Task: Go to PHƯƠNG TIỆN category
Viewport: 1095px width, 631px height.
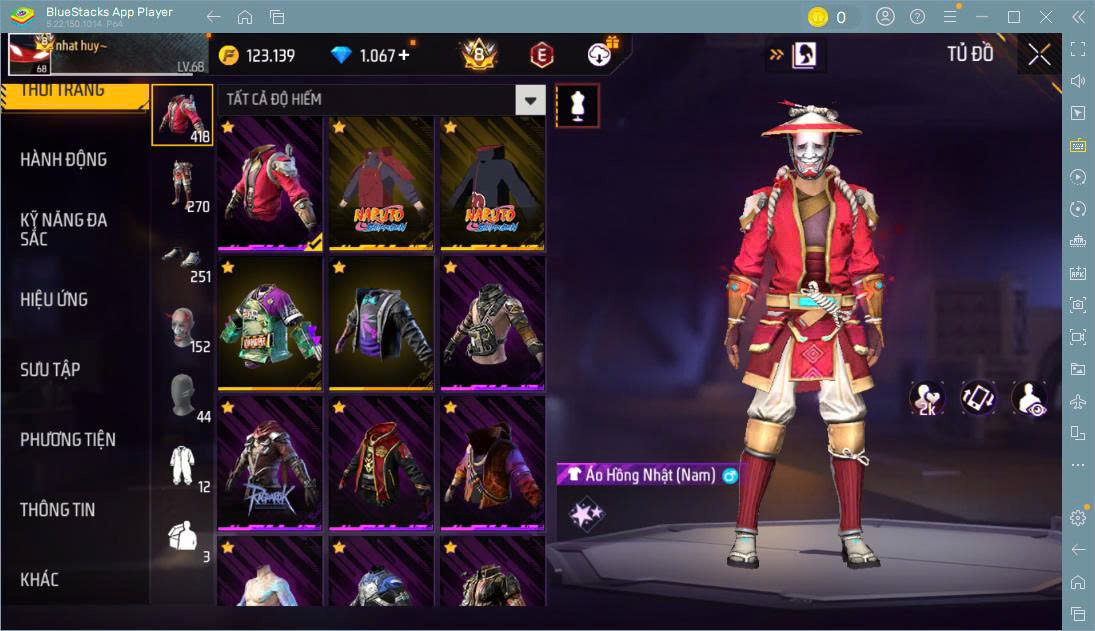Action: [68, 439]
